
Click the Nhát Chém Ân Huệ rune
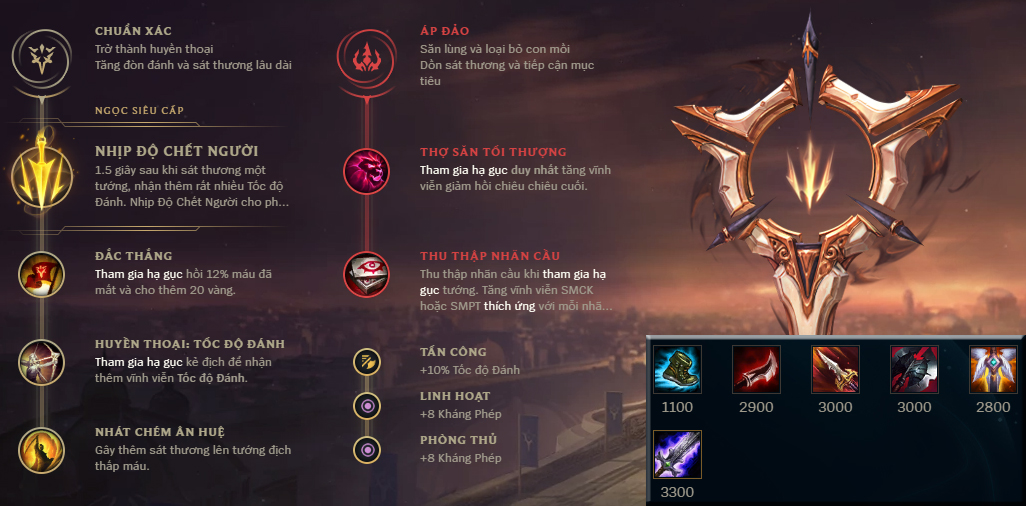pos(42,449)
